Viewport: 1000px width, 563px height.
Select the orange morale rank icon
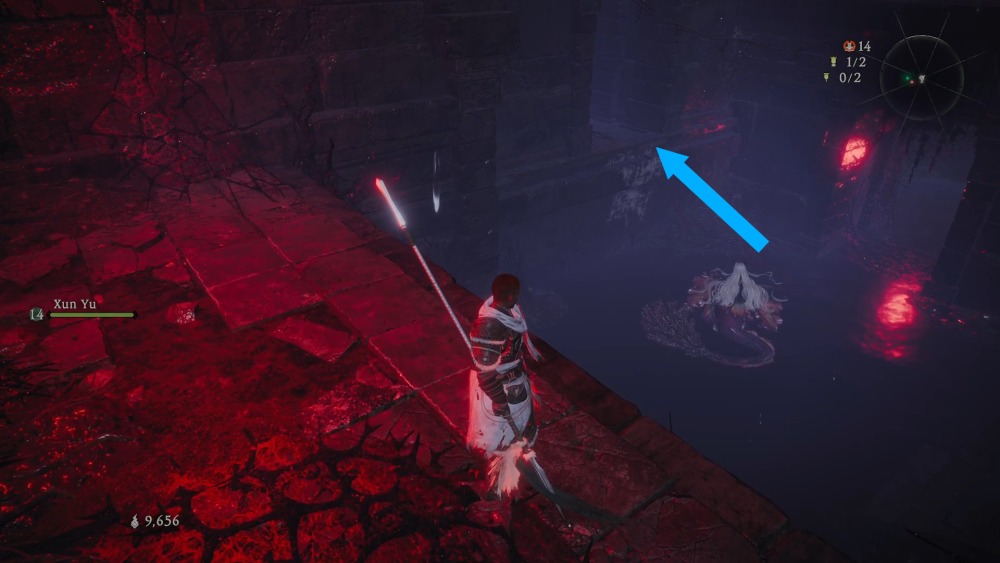[849, 46]
